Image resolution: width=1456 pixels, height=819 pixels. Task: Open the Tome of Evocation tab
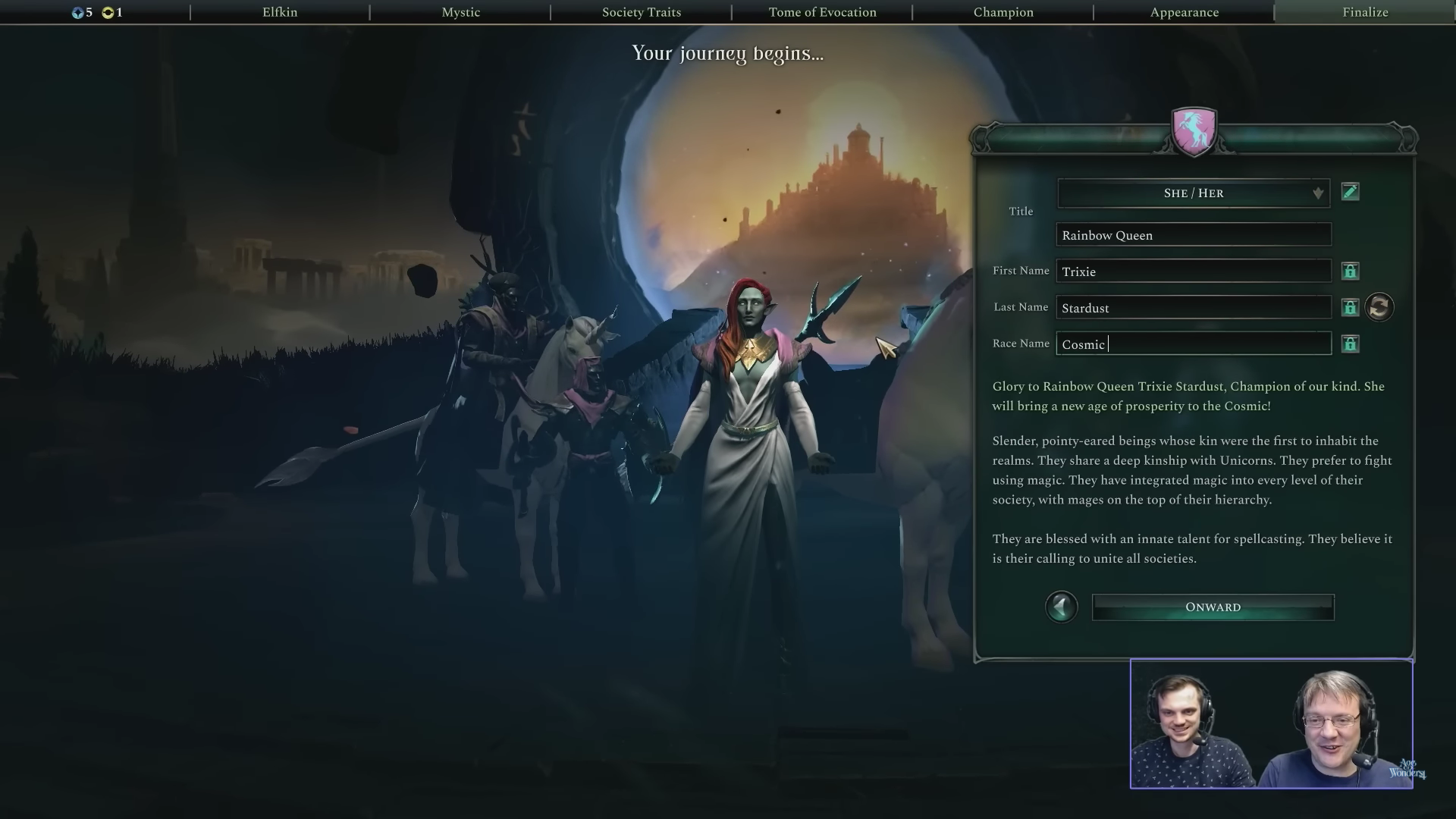(822, 12)
